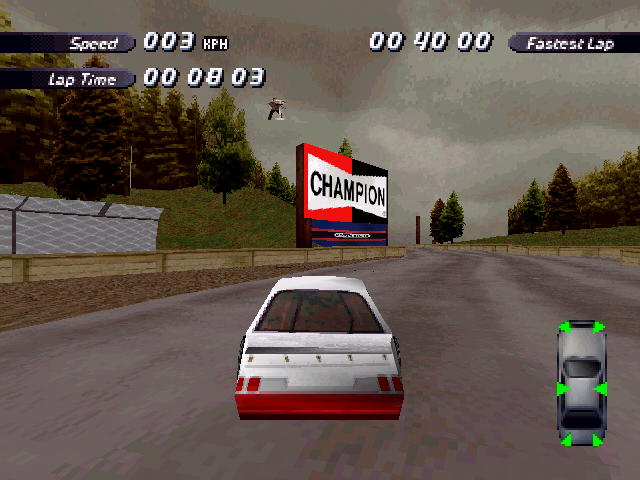The image size is (640, 480).
Task: Click the car damage indicator icon
Action: 581,383
